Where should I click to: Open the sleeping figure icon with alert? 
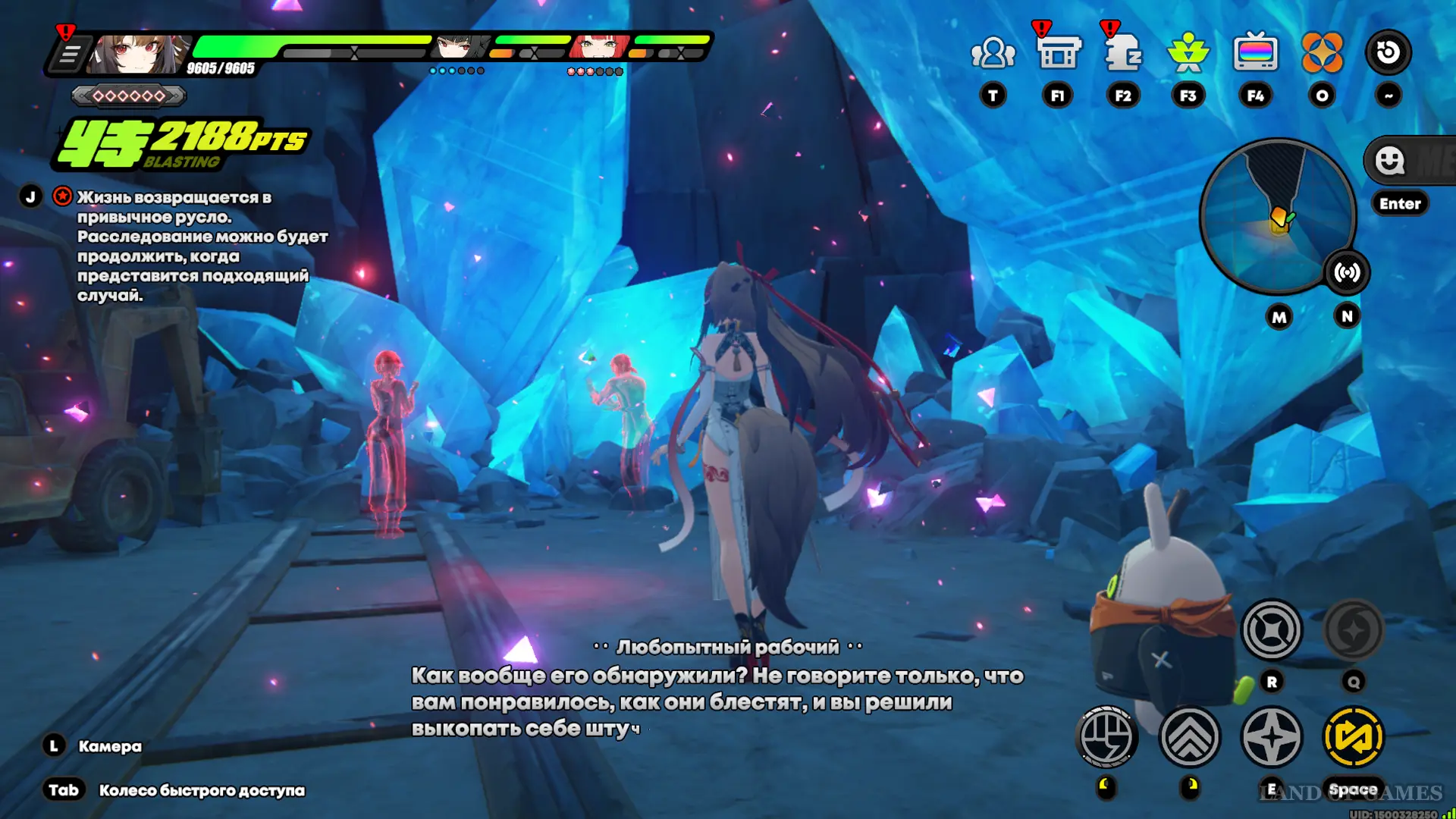point(1123,53)
